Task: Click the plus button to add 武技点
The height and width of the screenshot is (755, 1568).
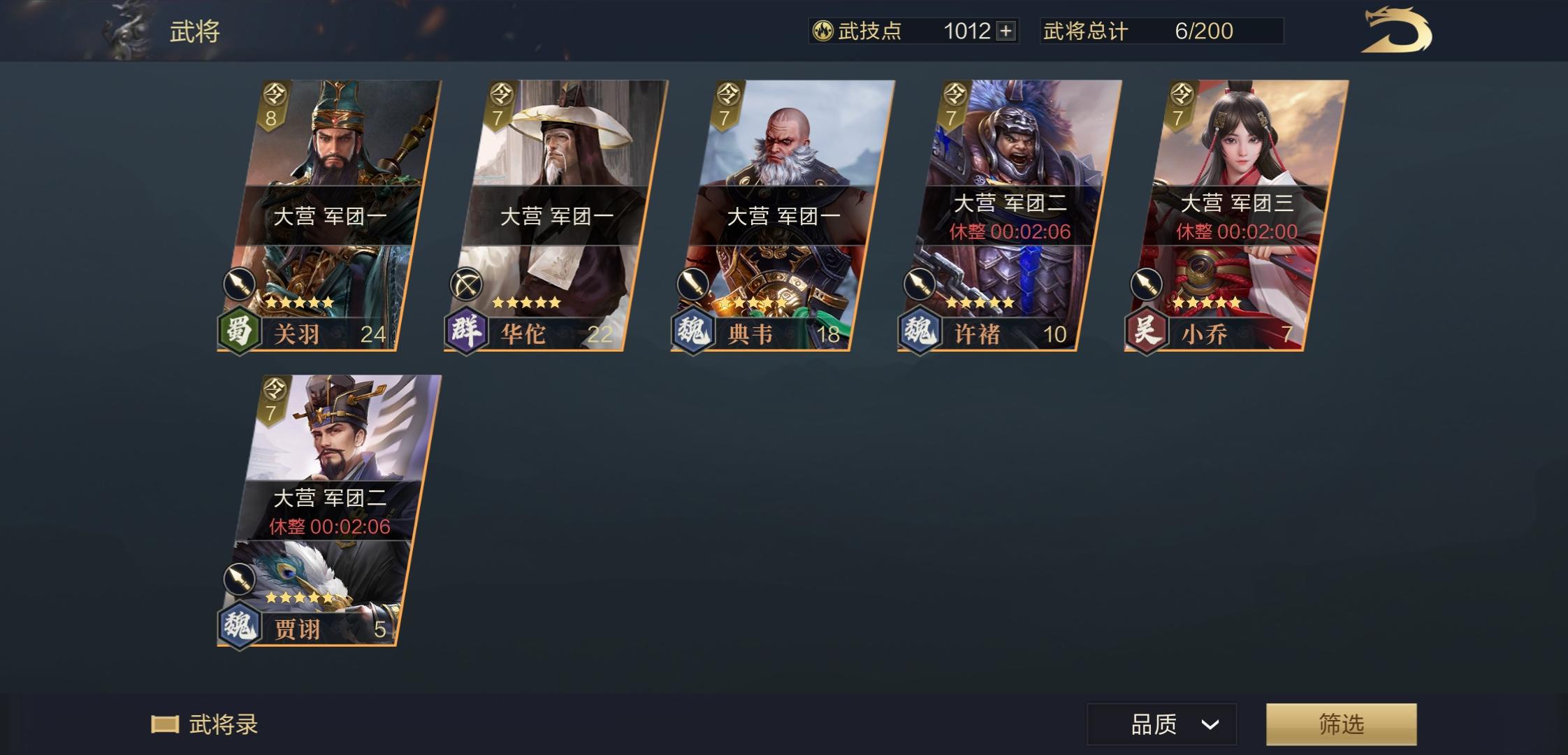Action: [x=1006, y=30]
